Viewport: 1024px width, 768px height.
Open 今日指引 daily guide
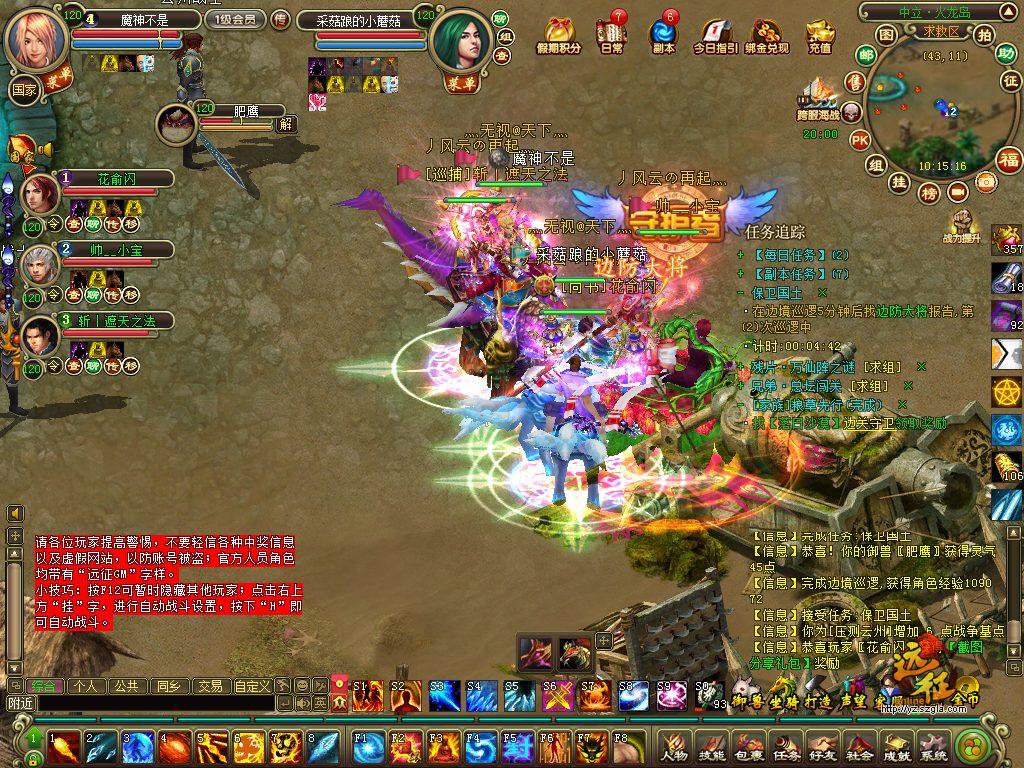(x=715, y=34)
